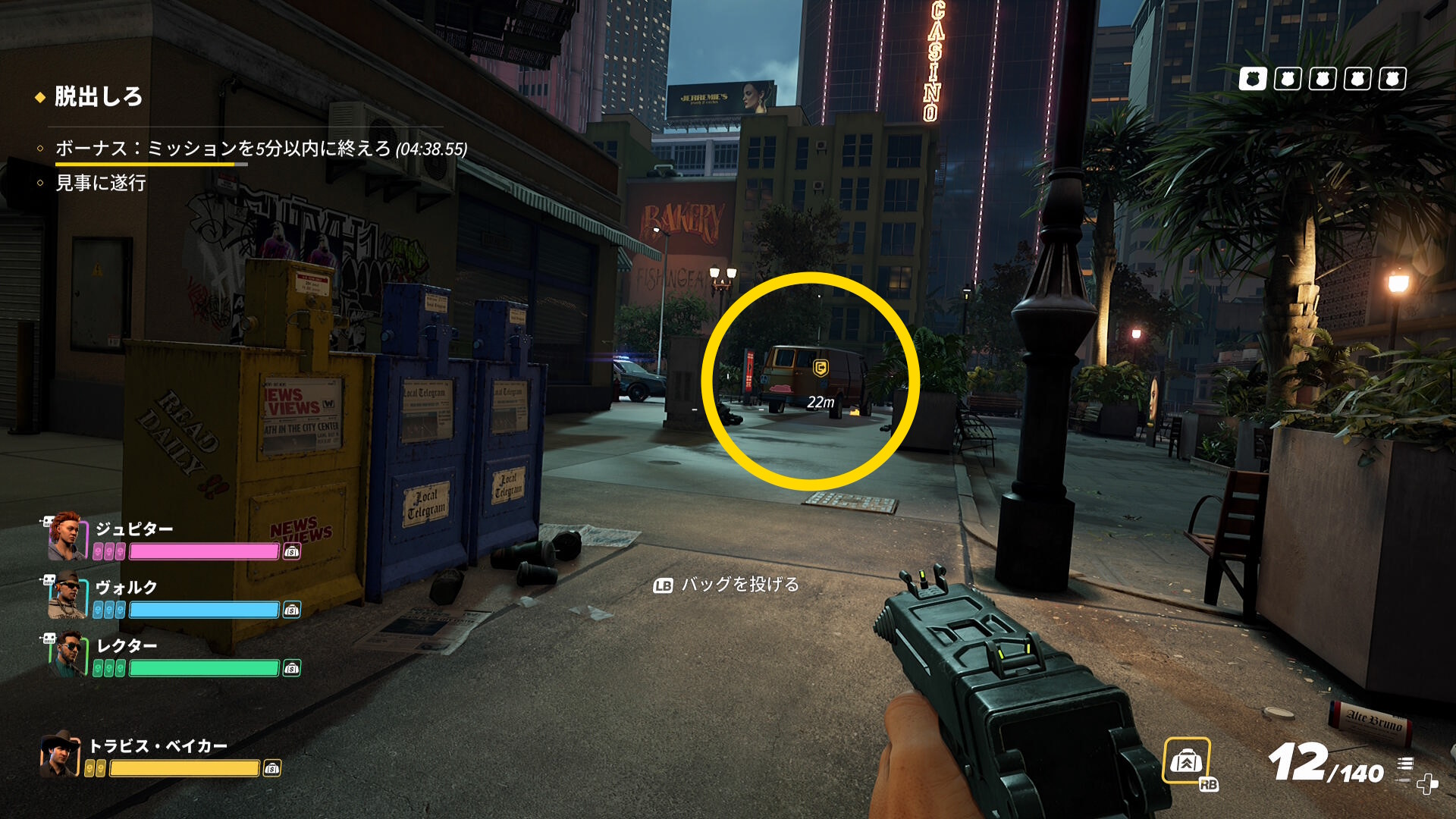Select the 見事に遂行 bonus objective
This screenshot has height=819, width=1456.
click(101, 183)
